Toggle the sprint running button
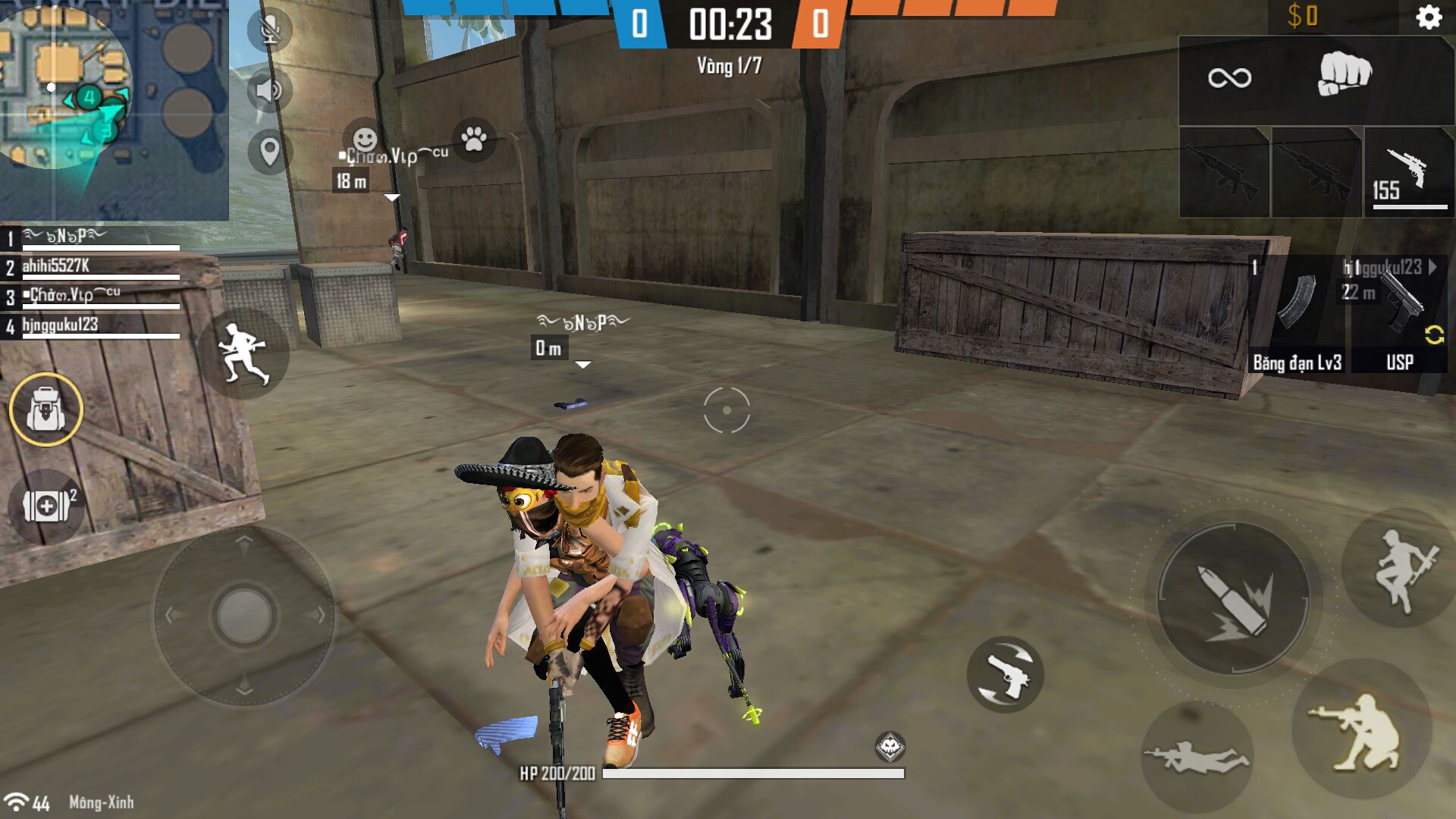Image resolution: width=1456 pixels, height=819 pixels. [243, 353]
